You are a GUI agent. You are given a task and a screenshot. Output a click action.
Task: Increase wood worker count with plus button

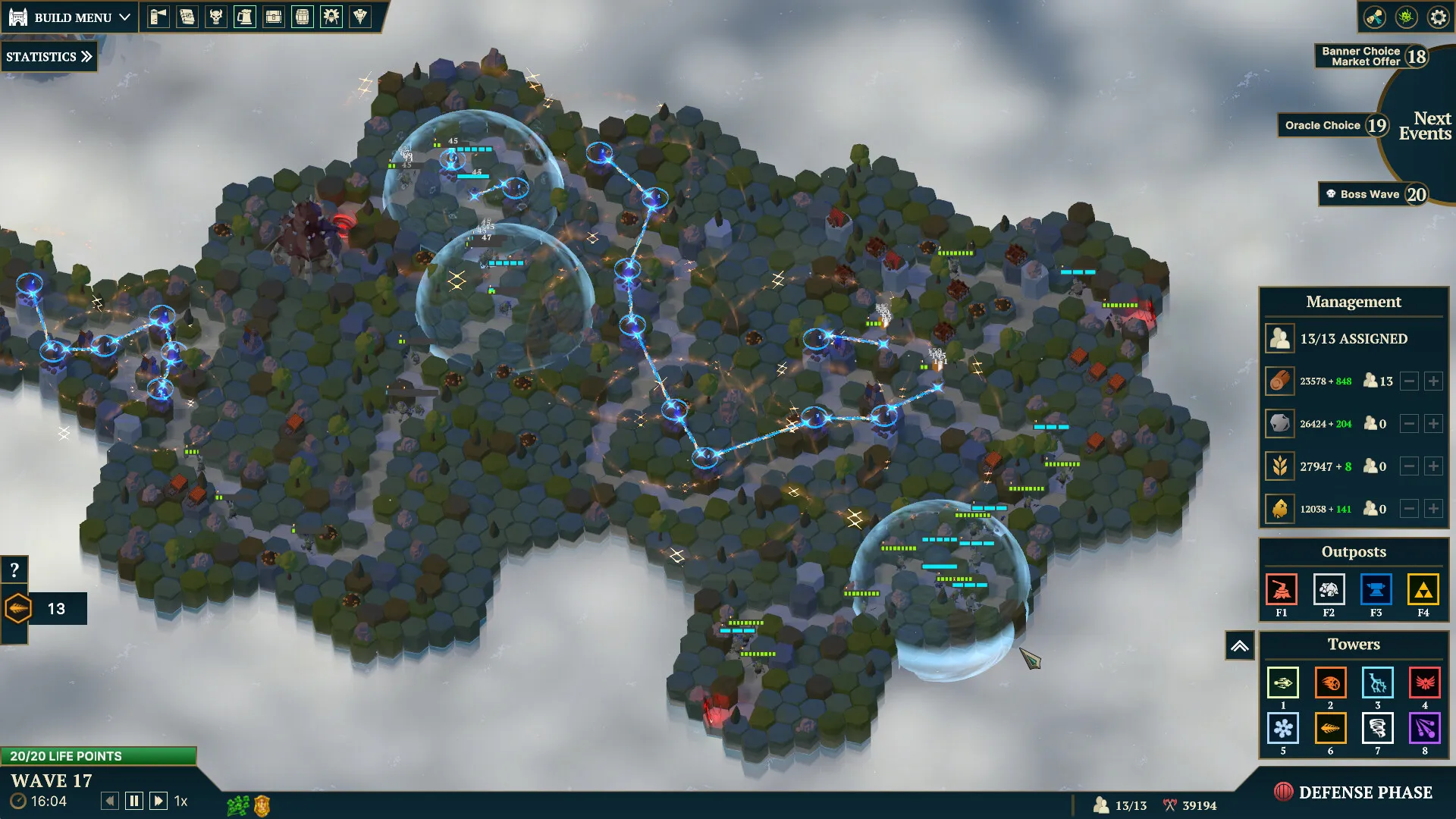coord(1433,381)
